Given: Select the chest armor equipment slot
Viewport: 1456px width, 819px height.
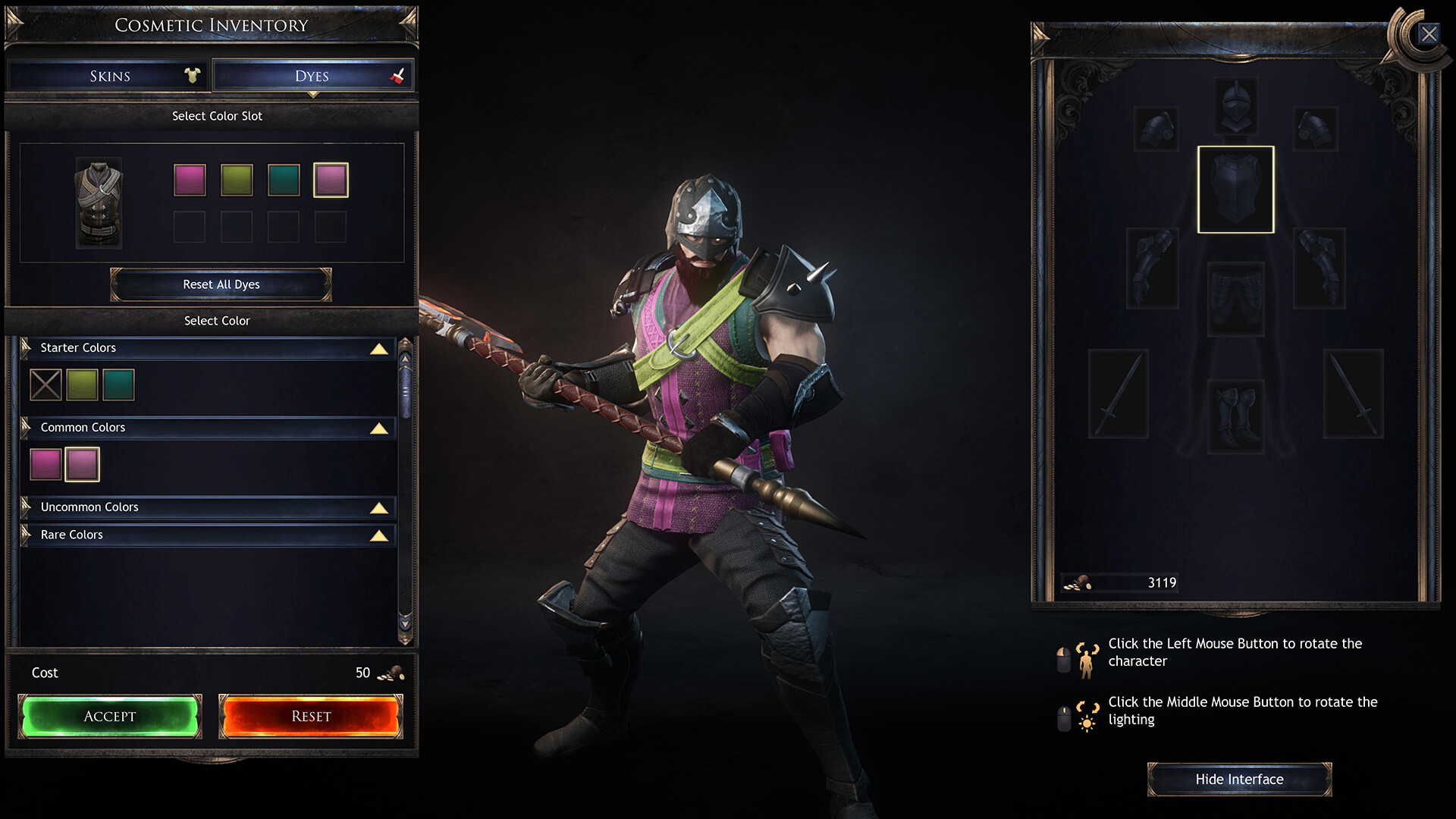Looking at the screenshot, I should click(x=1235, y=190).
